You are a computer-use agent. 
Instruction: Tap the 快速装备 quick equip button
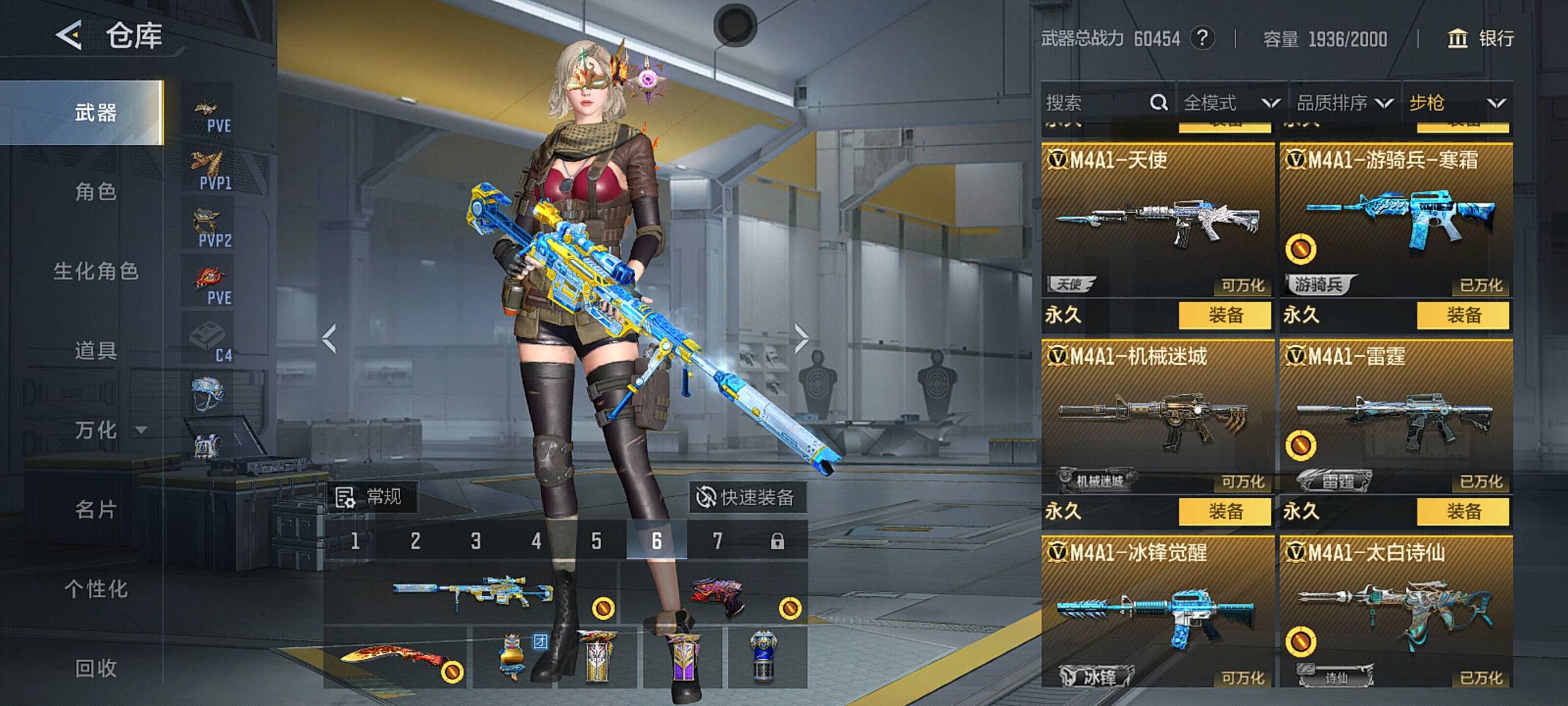747,497
